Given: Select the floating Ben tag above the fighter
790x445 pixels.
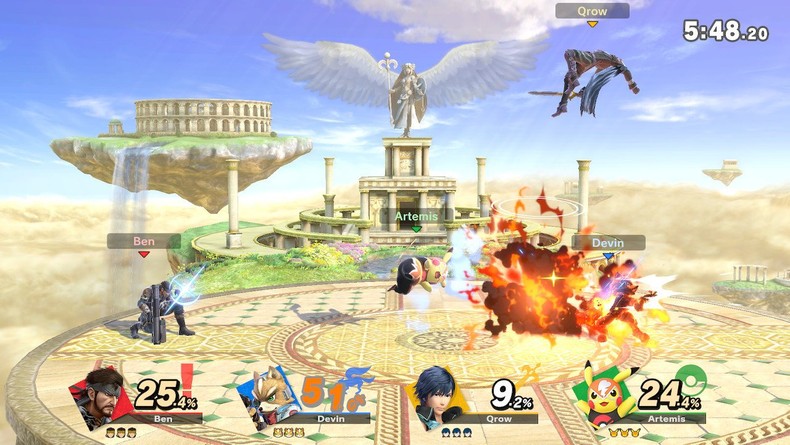Looking at the screenshot, I should tap(144, 241).
